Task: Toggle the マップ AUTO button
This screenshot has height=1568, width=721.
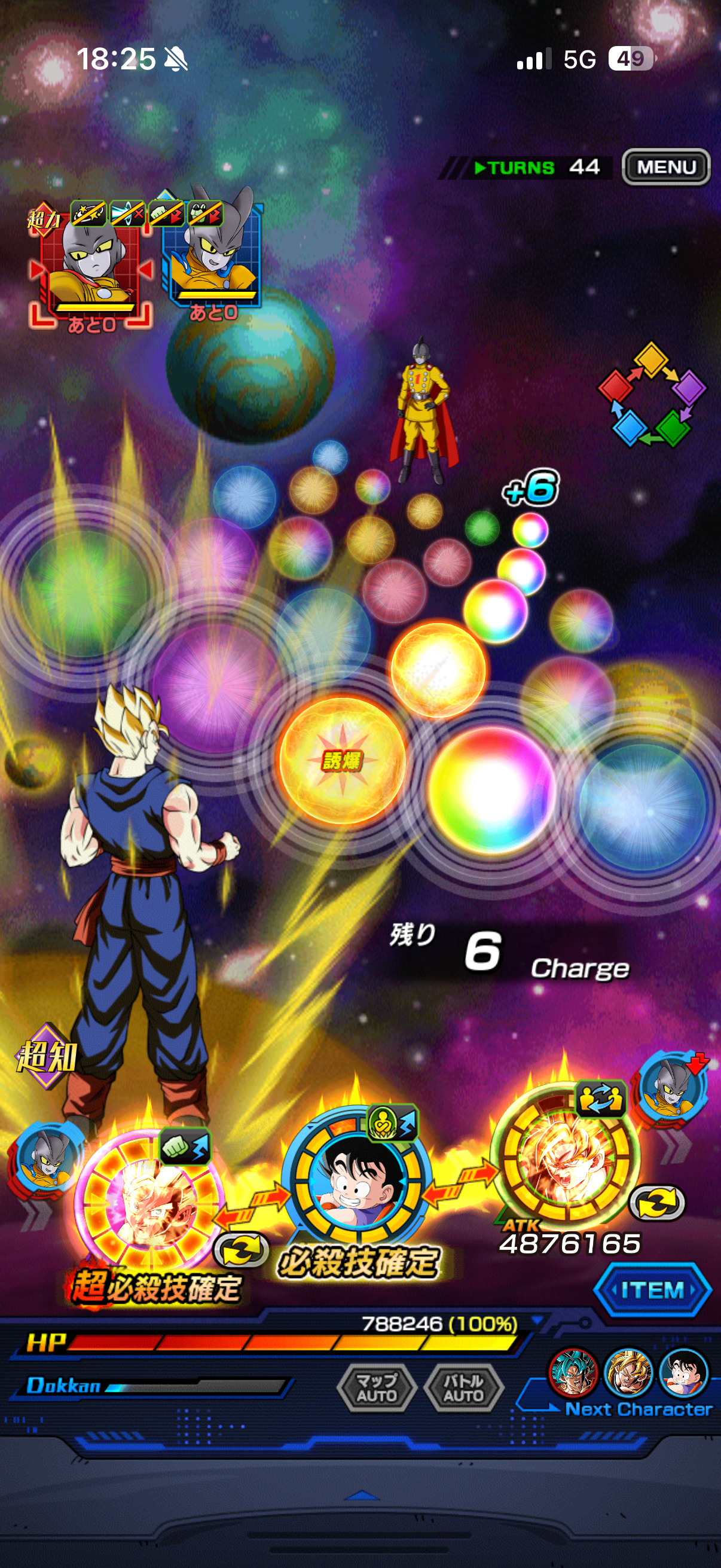Action: 377,1387
